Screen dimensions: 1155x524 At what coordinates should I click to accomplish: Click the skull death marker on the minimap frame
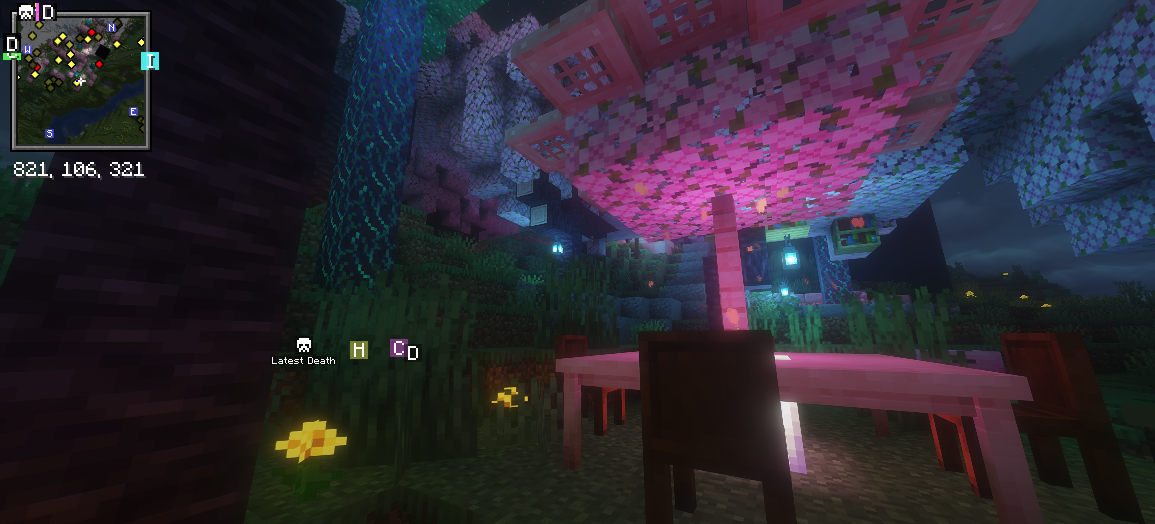tap(26, 13)
